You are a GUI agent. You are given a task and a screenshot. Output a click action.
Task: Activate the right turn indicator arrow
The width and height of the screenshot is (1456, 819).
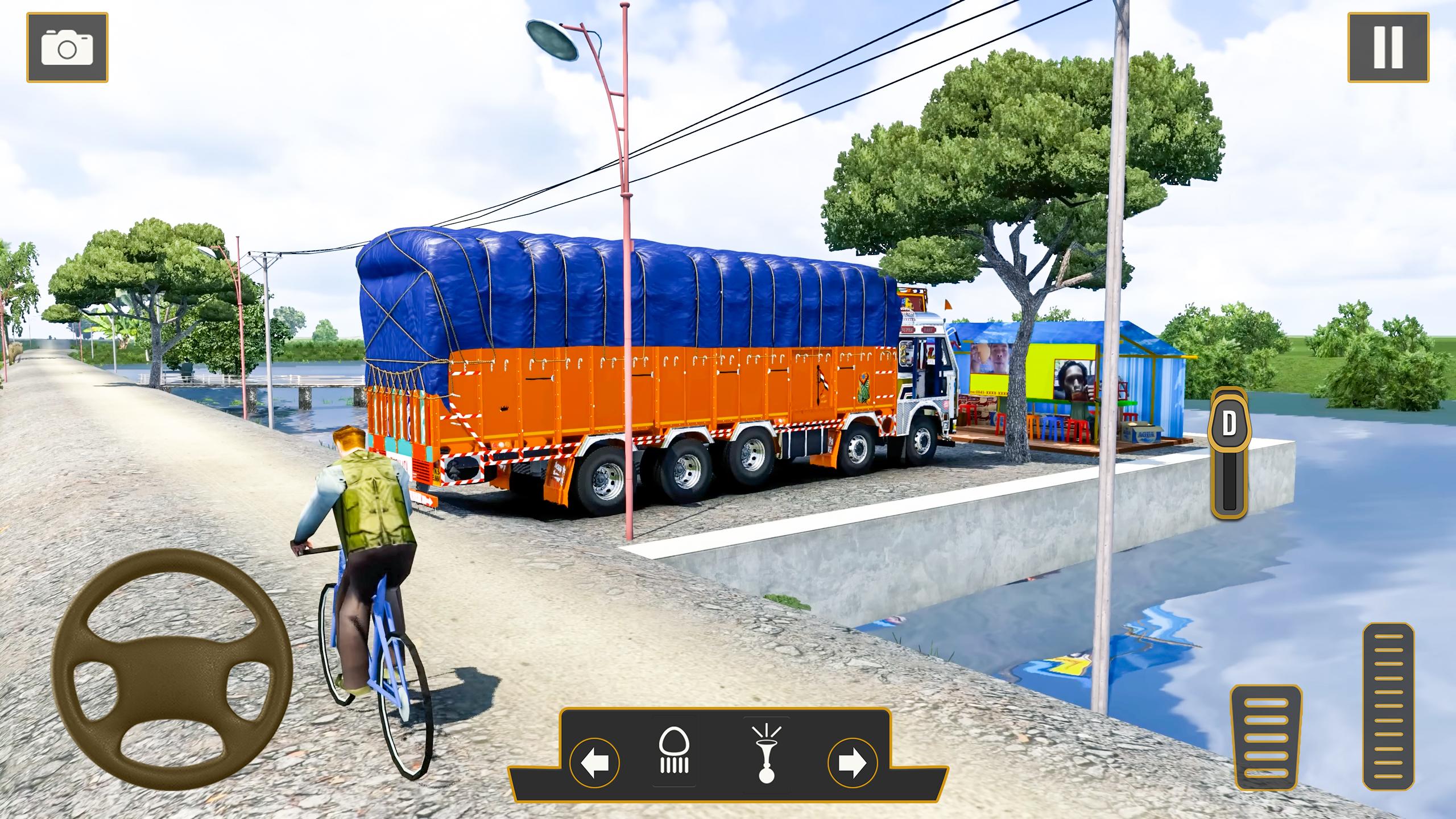(852, 762)
